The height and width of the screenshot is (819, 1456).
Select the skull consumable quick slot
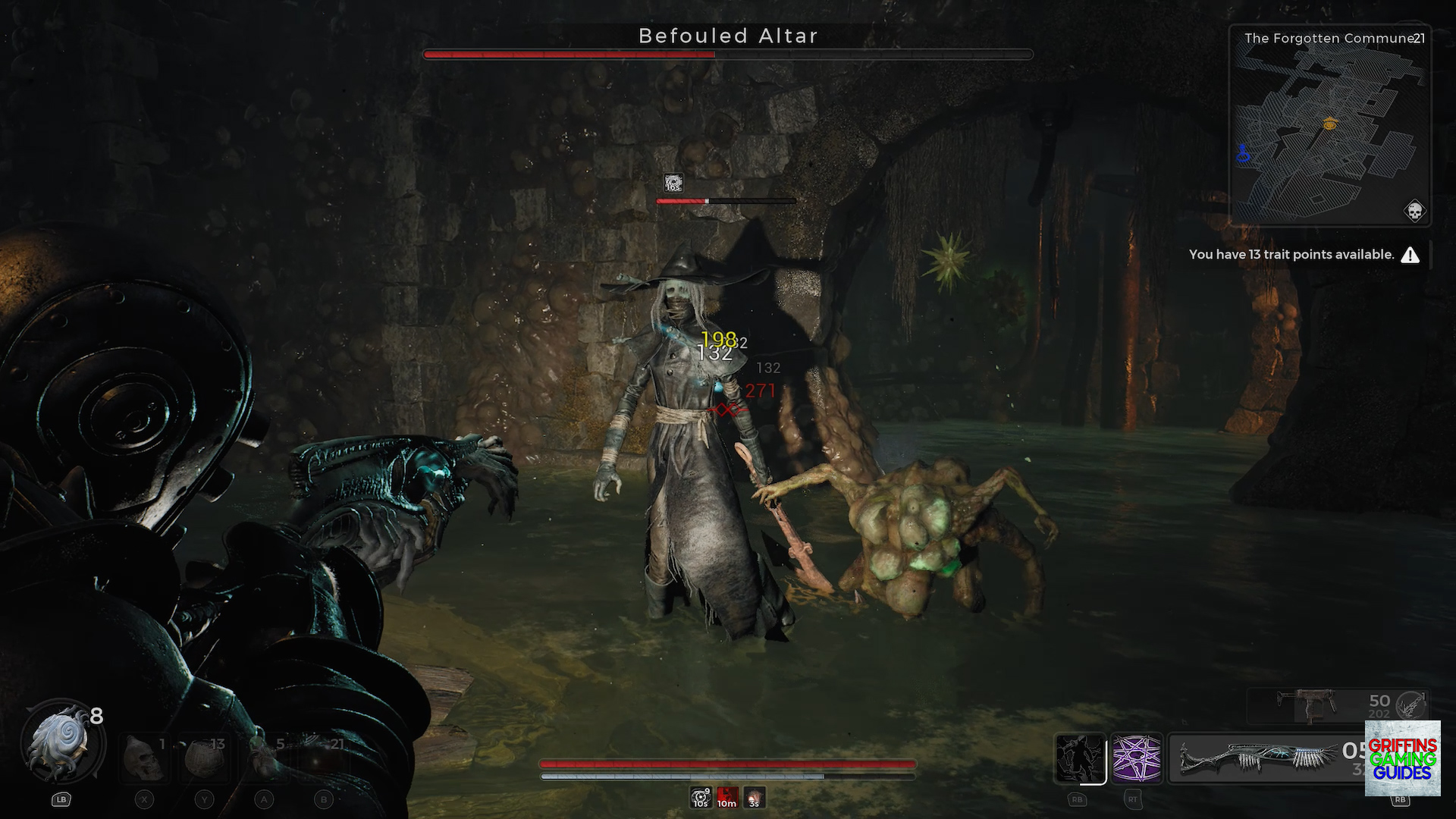(144, 757)
